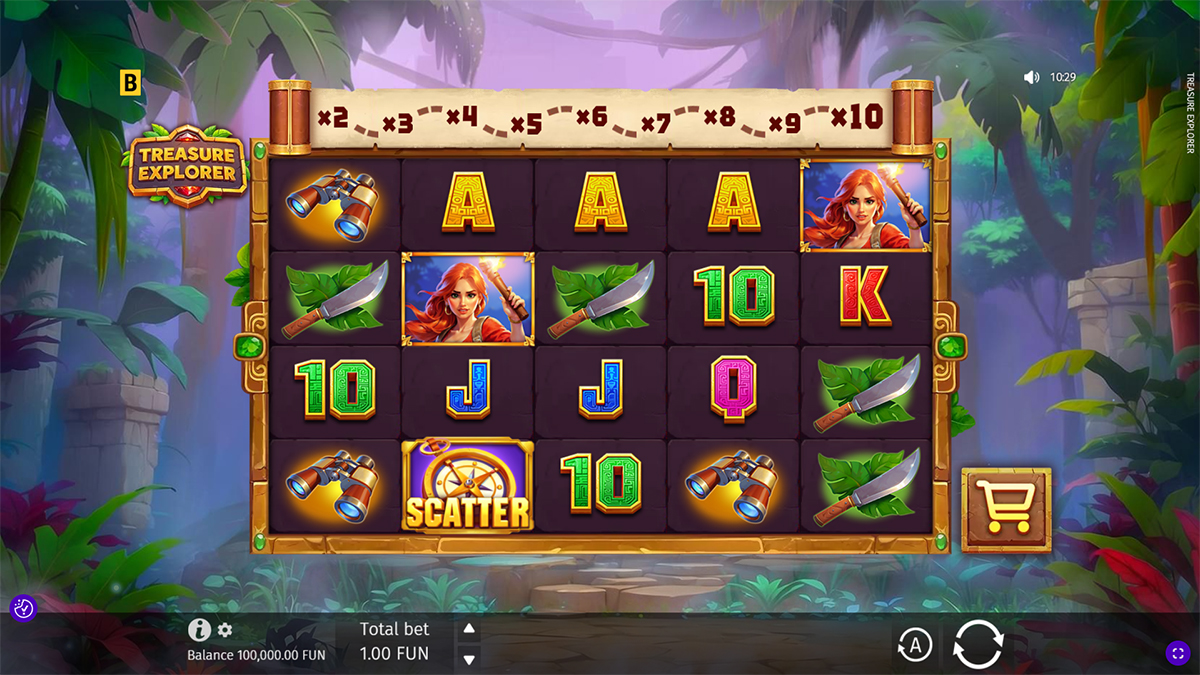1200x675 pixels.
Task: Open the gear settings menu
Action: (225, 630)
